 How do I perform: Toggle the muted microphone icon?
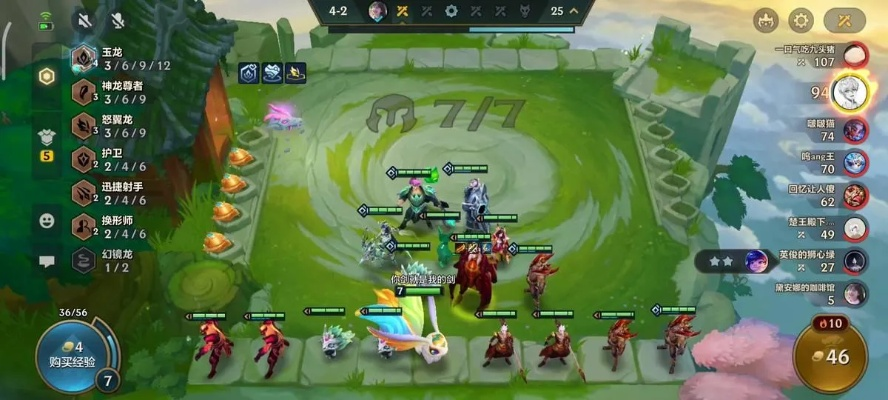(117, 20)
